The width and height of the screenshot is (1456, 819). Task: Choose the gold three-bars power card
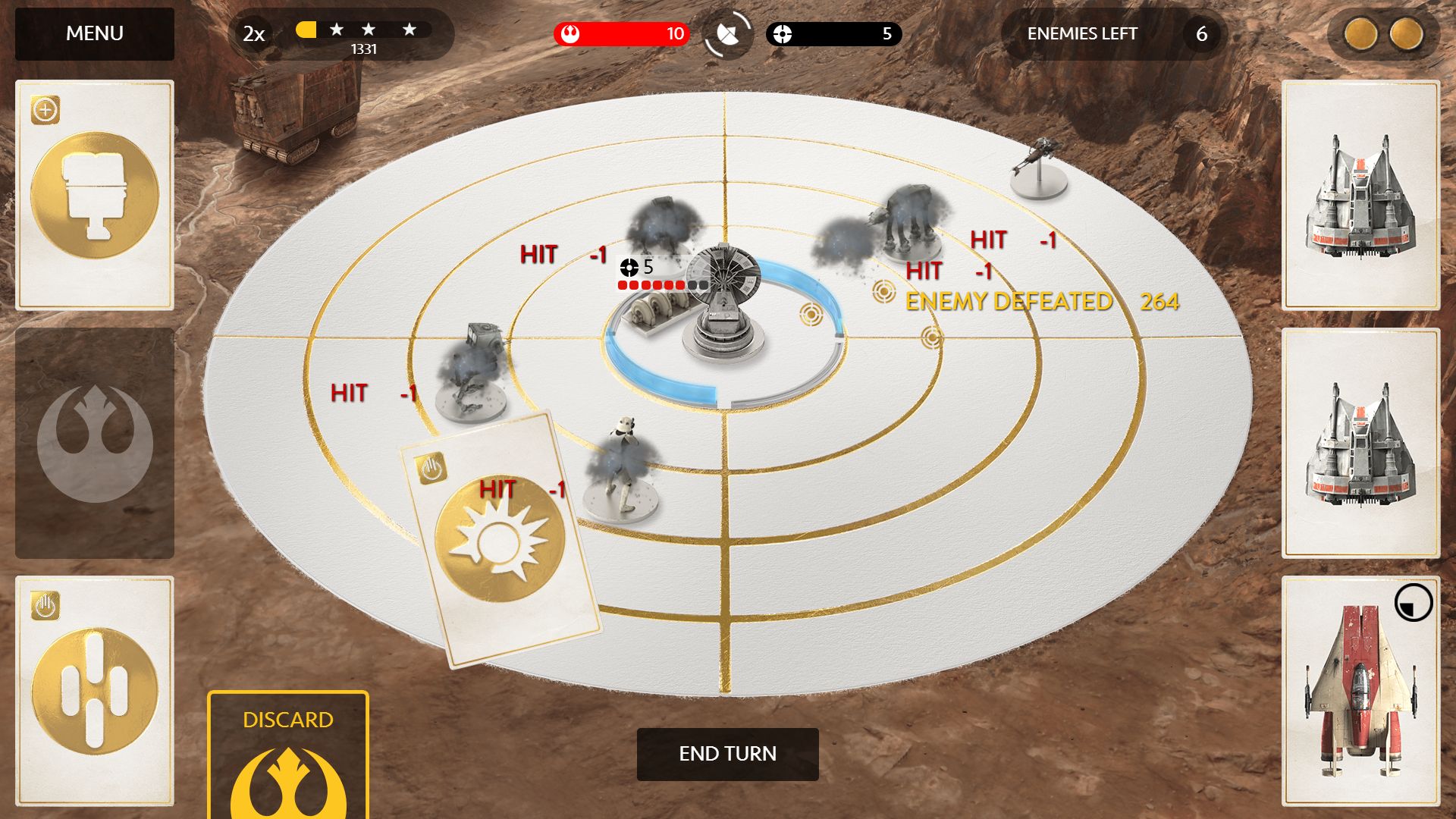(x=95, y=690)
